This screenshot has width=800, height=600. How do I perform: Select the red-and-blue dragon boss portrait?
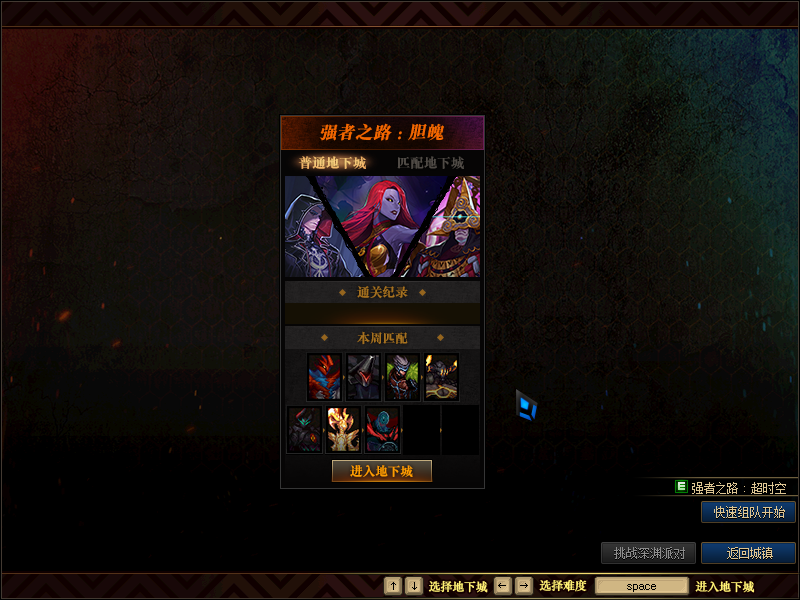324,377
